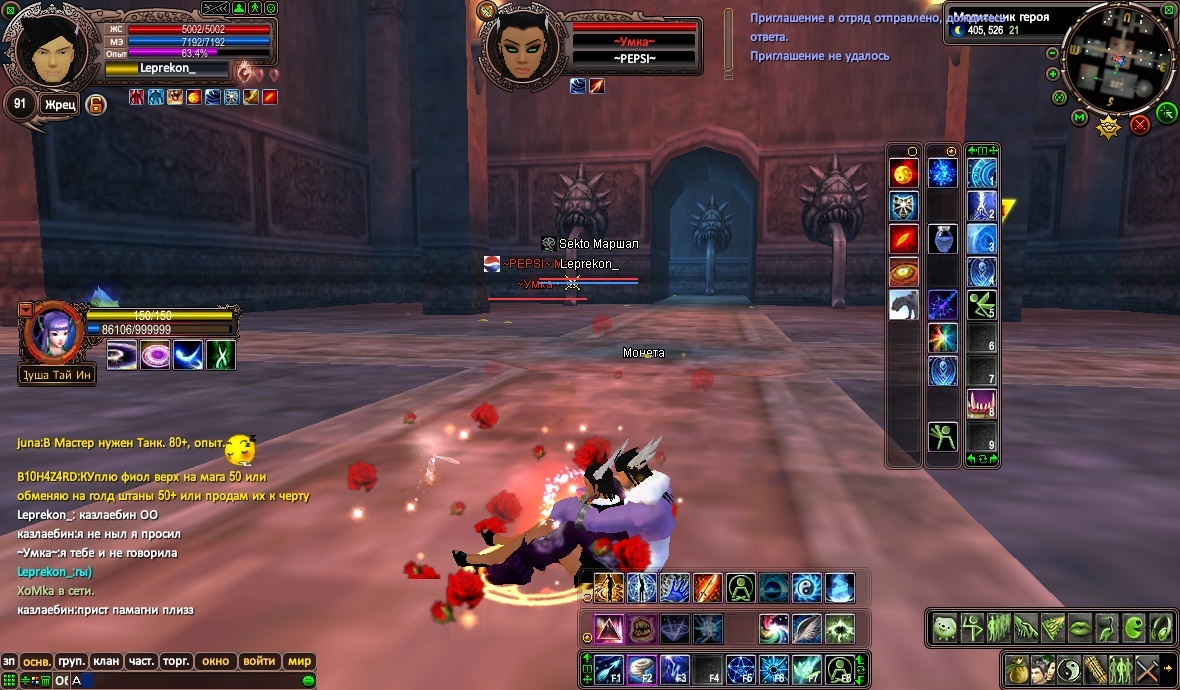Viewport: 1180px width, 690px height.
Task: Select the "торг." trade chat tab
Action: [176, 661]
